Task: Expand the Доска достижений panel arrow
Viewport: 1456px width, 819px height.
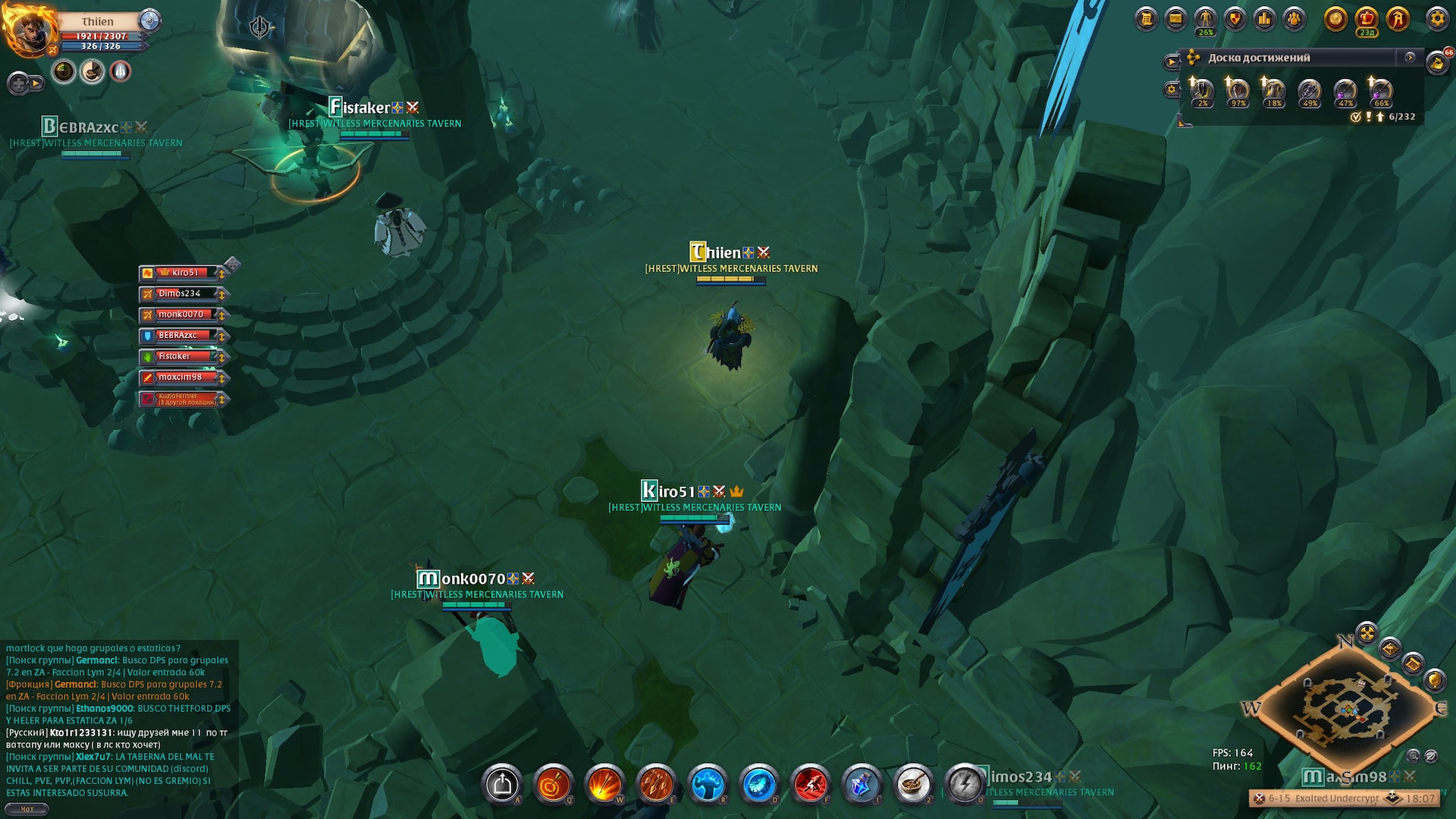Action: (1410, 58)
